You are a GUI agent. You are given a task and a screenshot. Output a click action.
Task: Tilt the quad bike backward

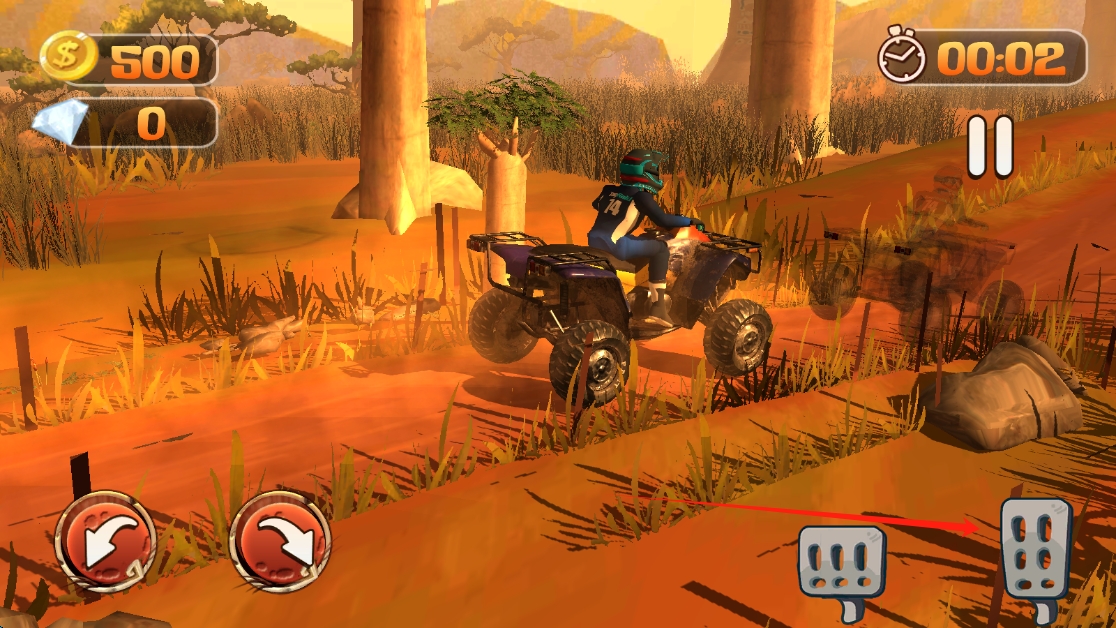click(105, 541)
